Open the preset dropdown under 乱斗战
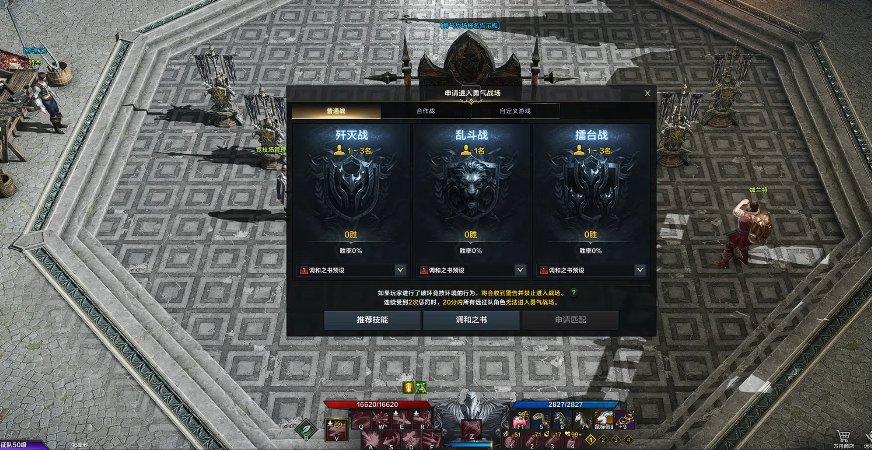 [520, 269]
